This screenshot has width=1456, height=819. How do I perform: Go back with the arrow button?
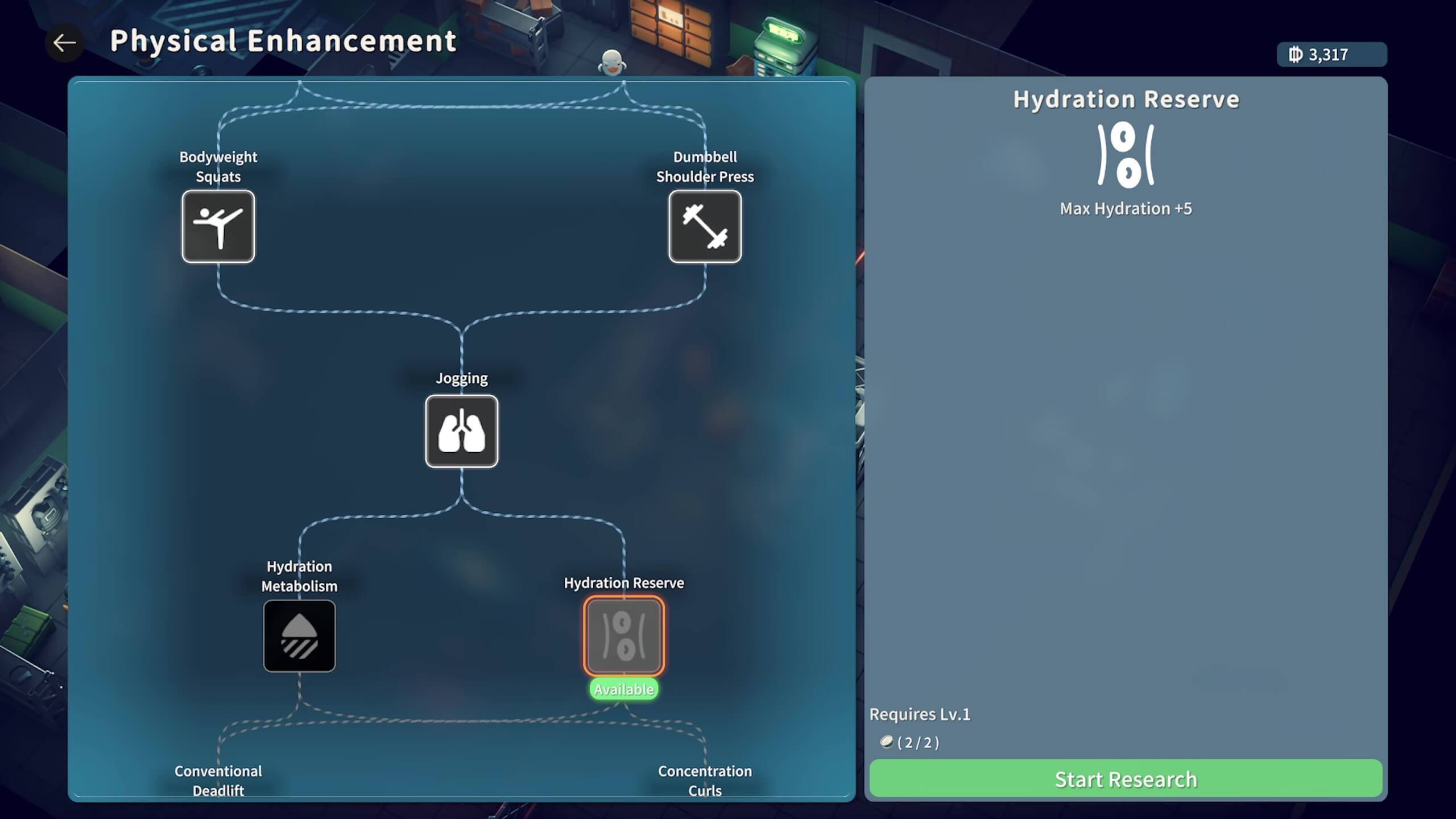pos(64,43)
